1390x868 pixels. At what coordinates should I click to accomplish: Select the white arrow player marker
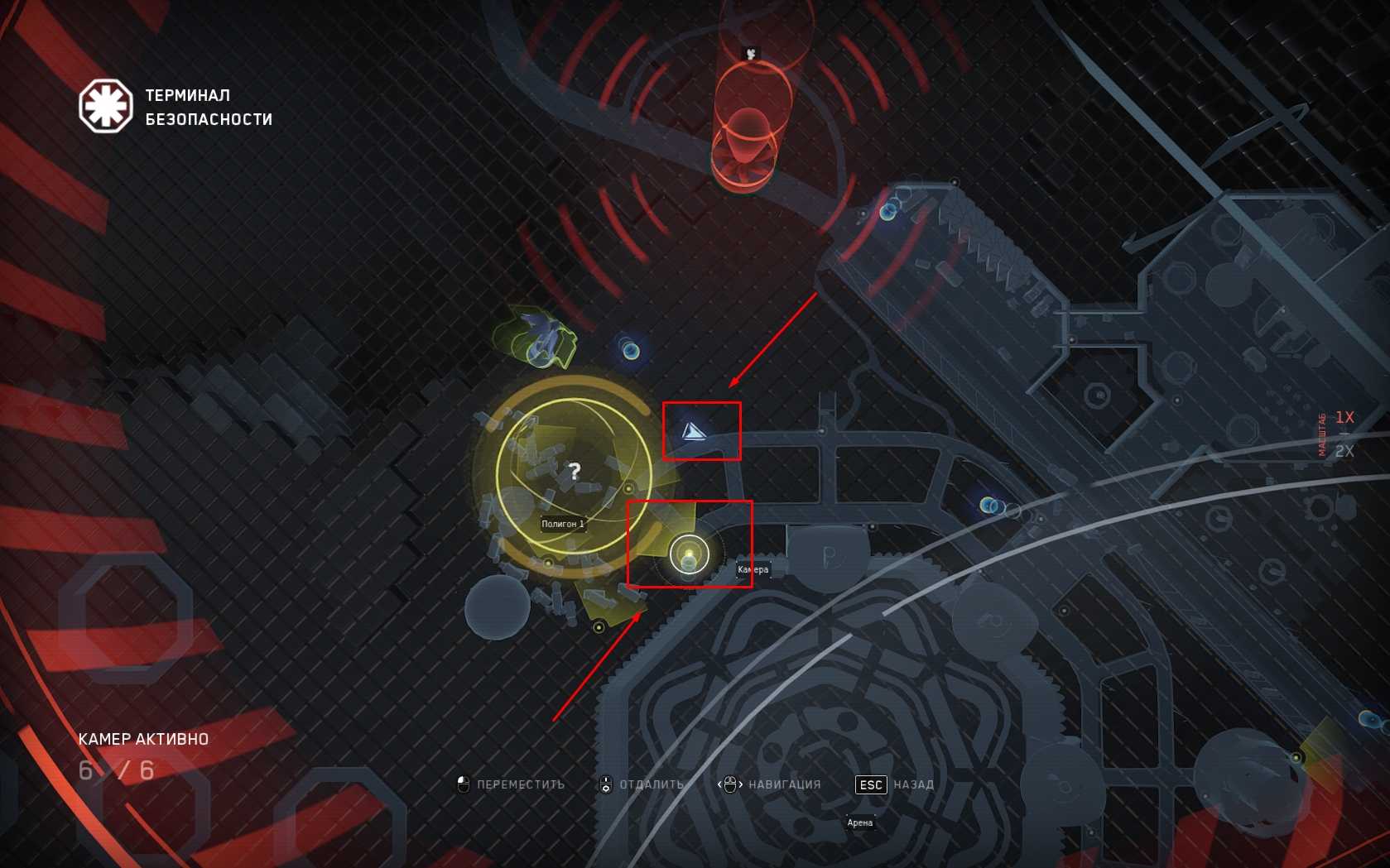(693, 431)
